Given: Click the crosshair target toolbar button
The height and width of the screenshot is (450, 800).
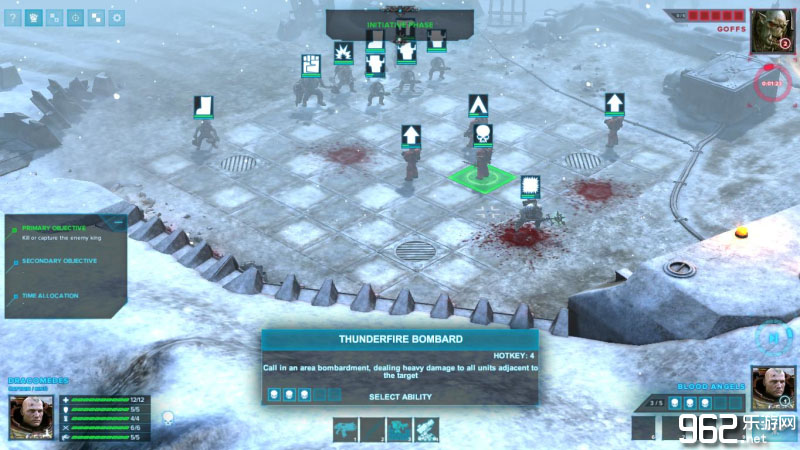Looking at the screenshot, I should pyautogui.click(x=75, y=17).
